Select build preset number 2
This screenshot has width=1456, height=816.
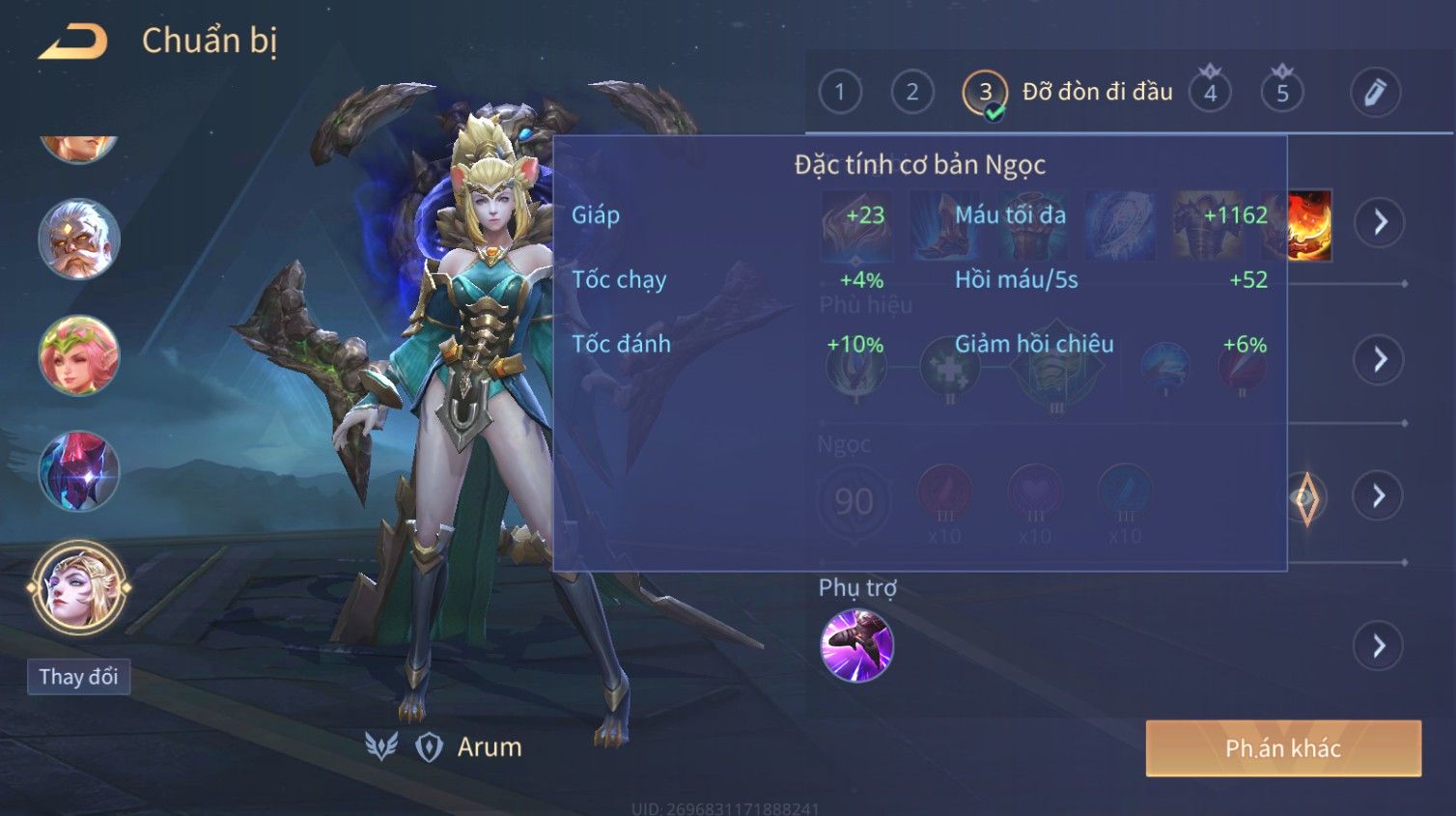911,93
